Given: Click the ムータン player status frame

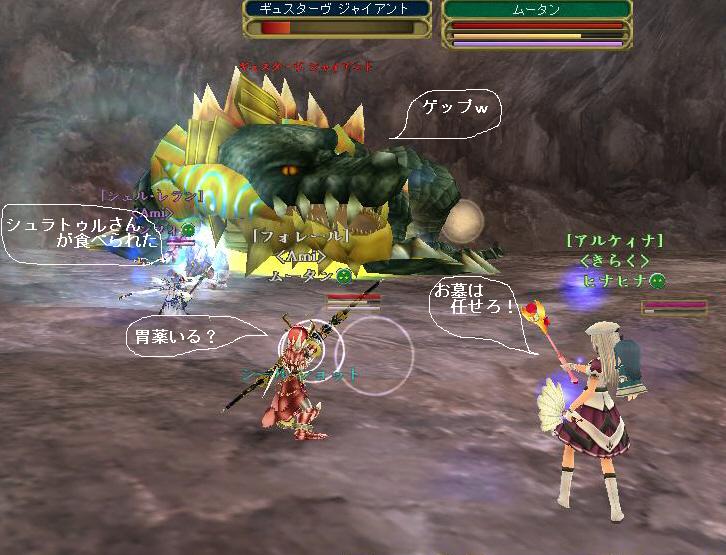Looking at the screenshot, I should [536, 23].
